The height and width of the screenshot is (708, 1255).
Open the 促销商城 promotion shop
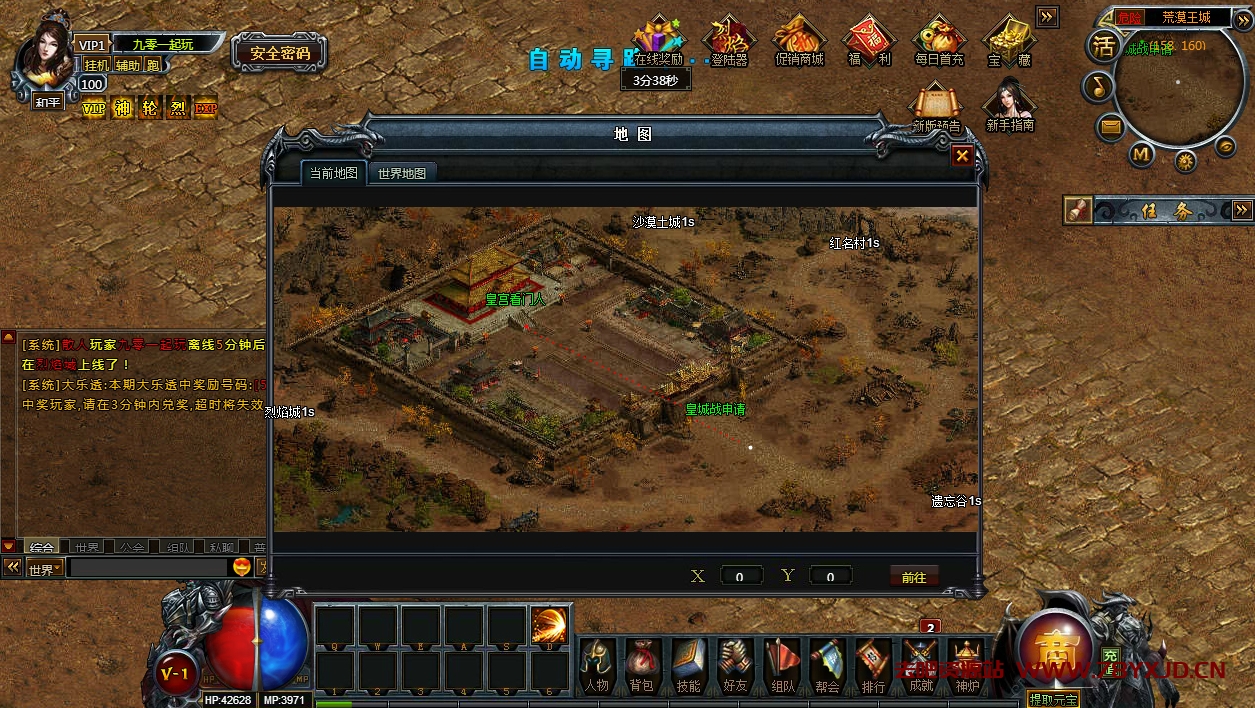click(799, 40)
